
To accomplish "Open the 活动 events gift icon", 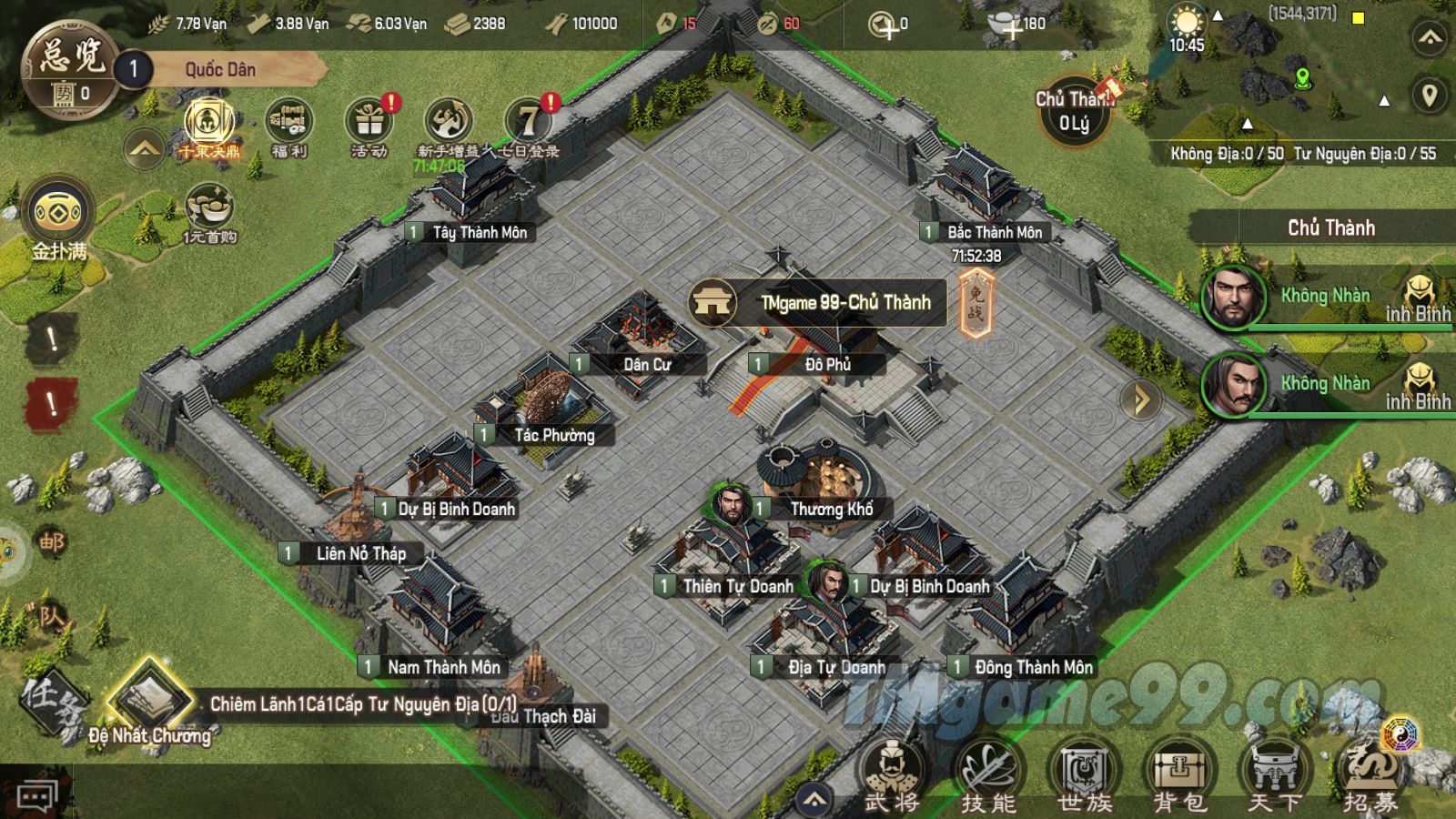I will 369,126.
